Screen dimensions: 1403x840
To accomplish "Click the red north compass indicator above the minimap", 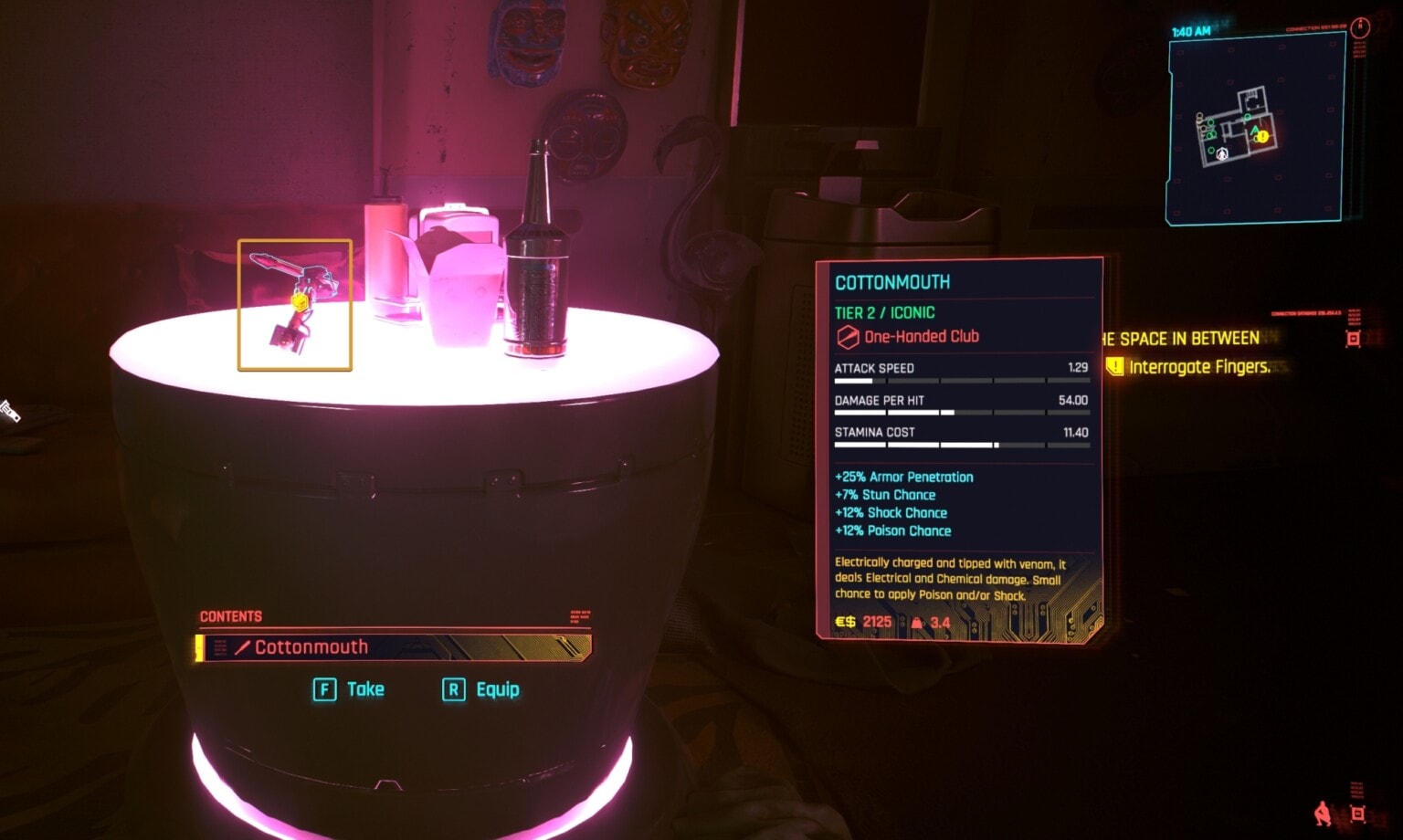I will coord(1360,26).
